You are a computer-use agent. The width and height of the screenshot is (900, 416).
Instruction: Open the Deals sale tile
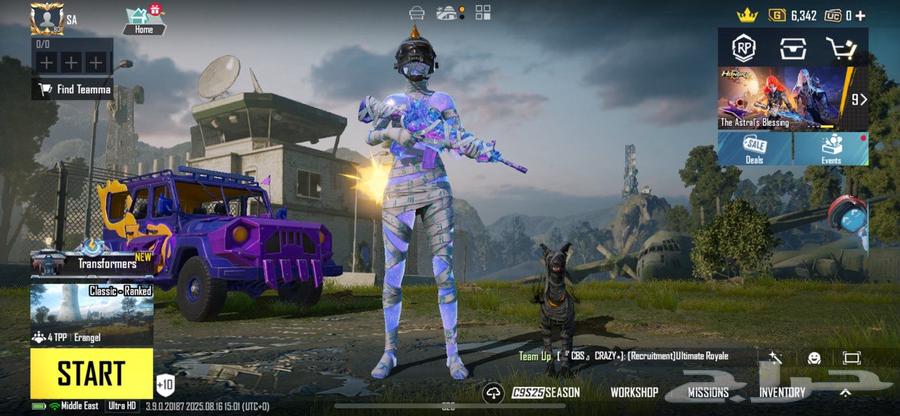coord(755,149)
